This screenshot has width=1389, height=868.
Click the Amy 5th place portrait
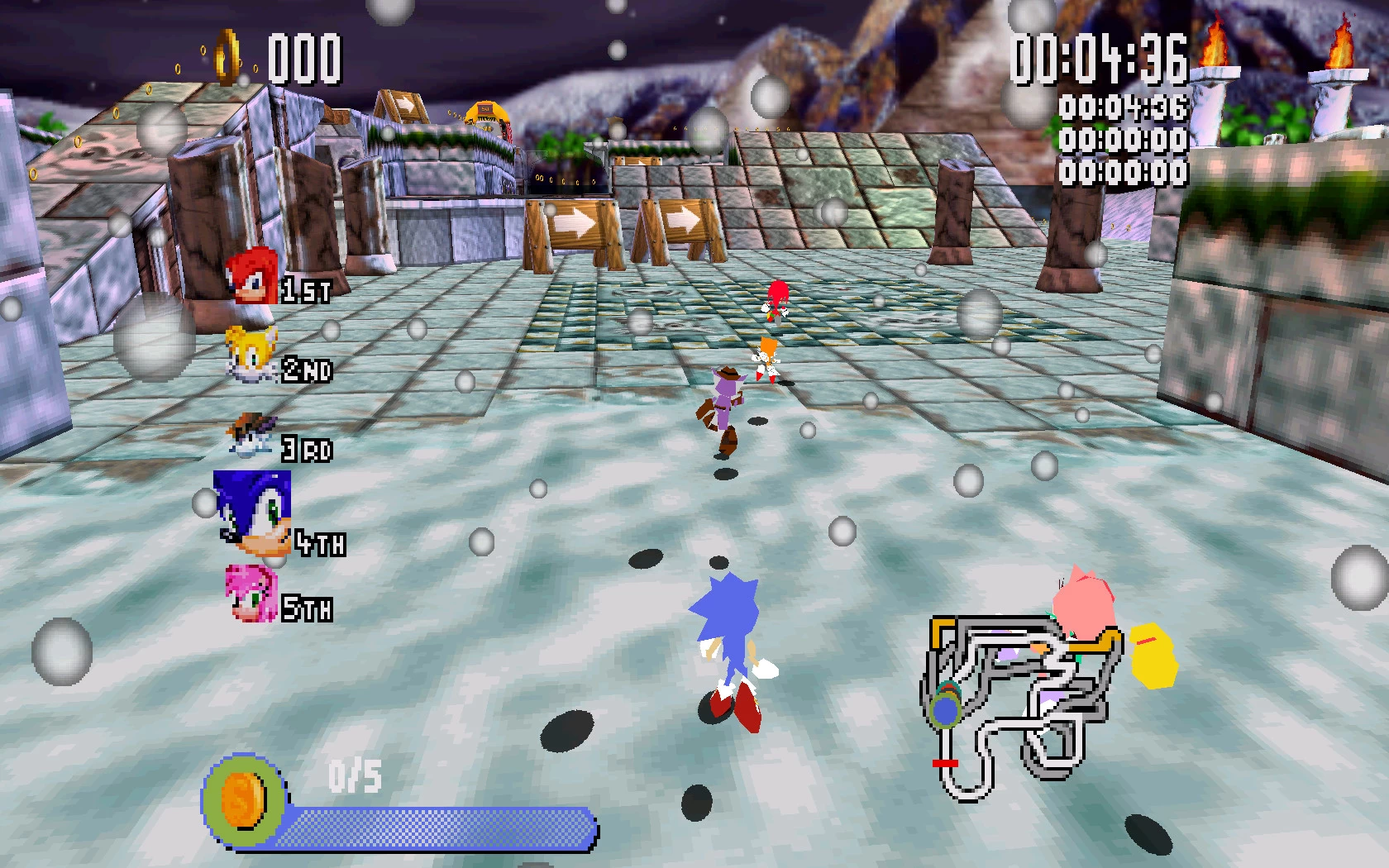tap(251, 594)
